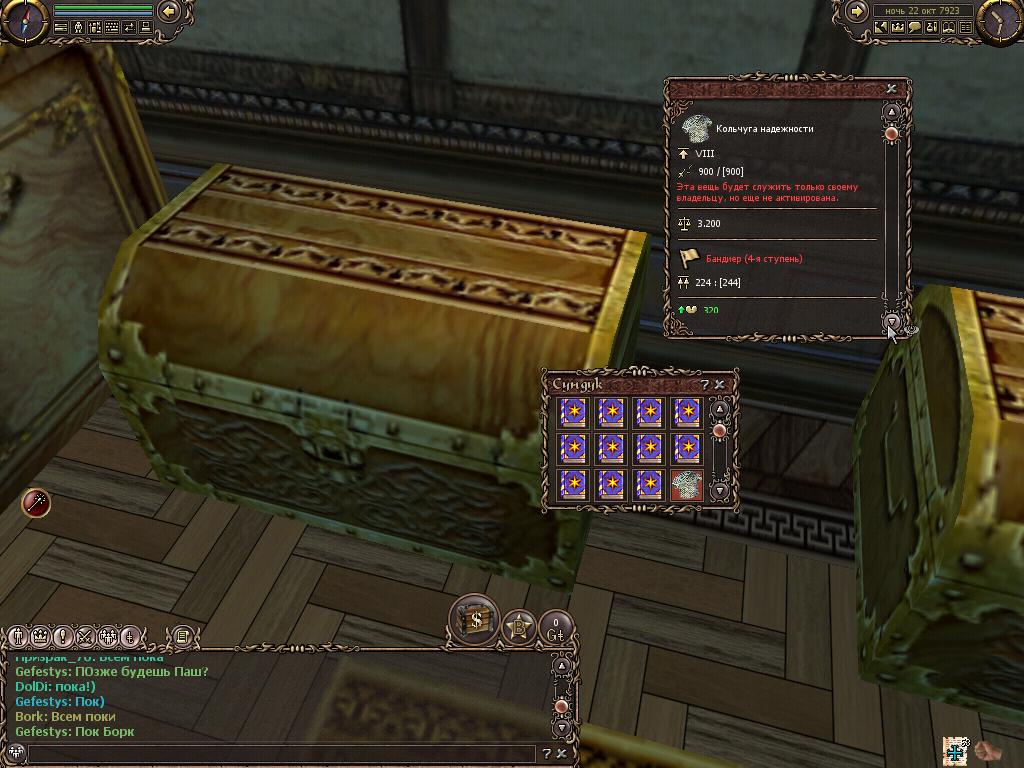Select the crossed swords chat channel filter
The height and width of the screenshot is (768, 1024).
click(x=84, y=636)
